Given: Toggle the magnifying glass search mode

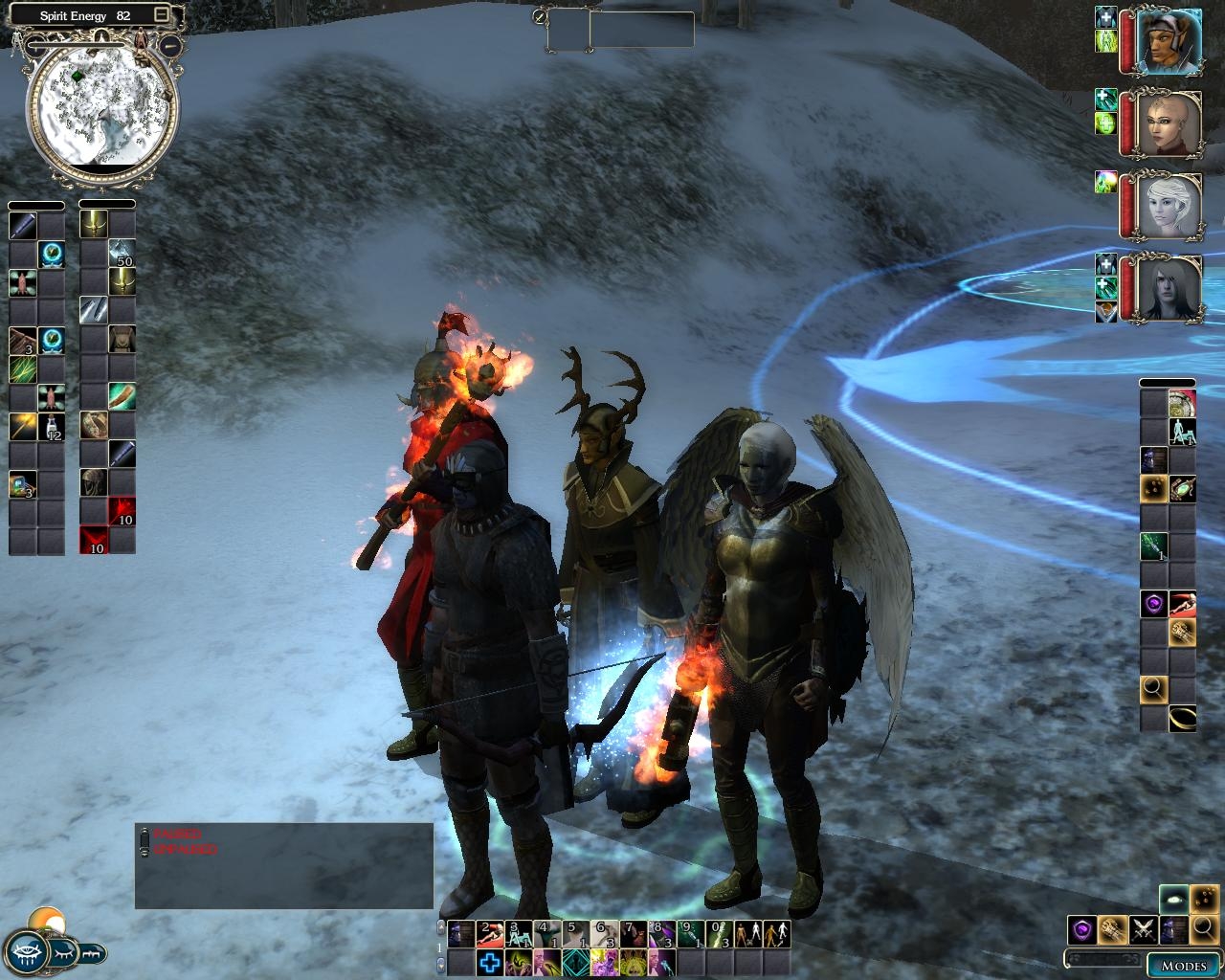Looking at the screenshot, I should pos(1204,928).
